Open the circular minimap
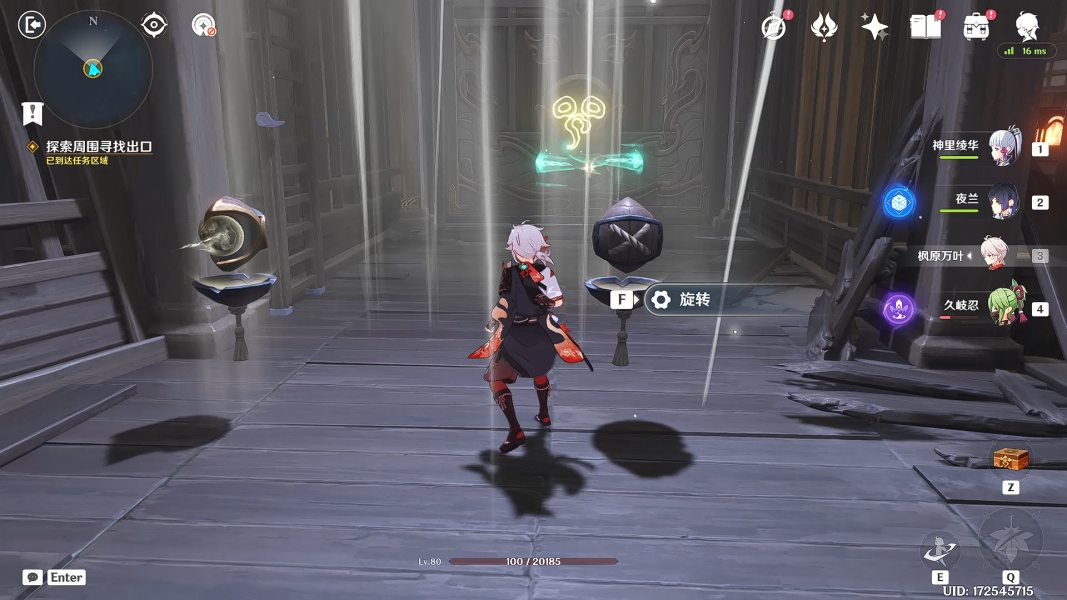Viewport: 1067px width, 600px height. pyautogui.click(x=93, y=68)
